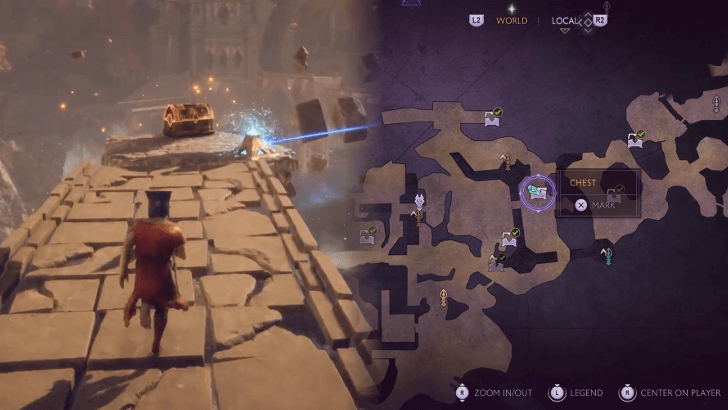This screenshot has width=728, height=410.
Task: Open the floor level selector beside LOCAL
Action: click(x=587, y=20)
